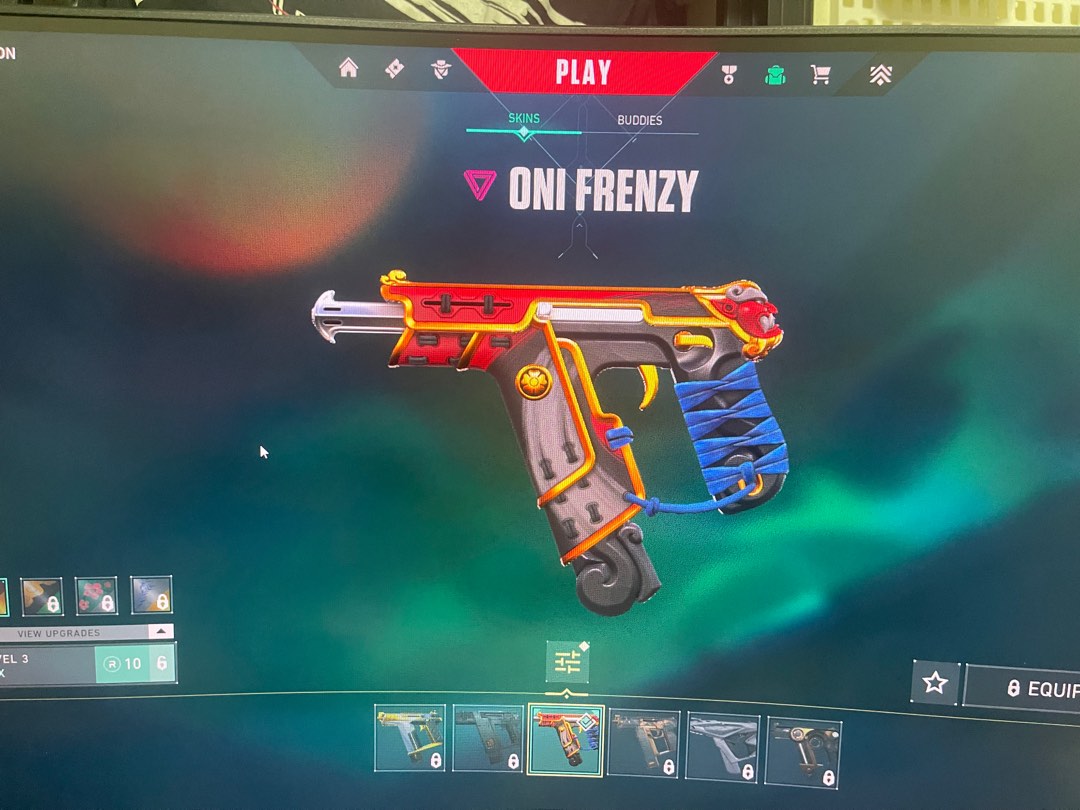
Task: Unlock Level 3 upgrade for 10 Radianite
Action: click(x=122, y=663)
